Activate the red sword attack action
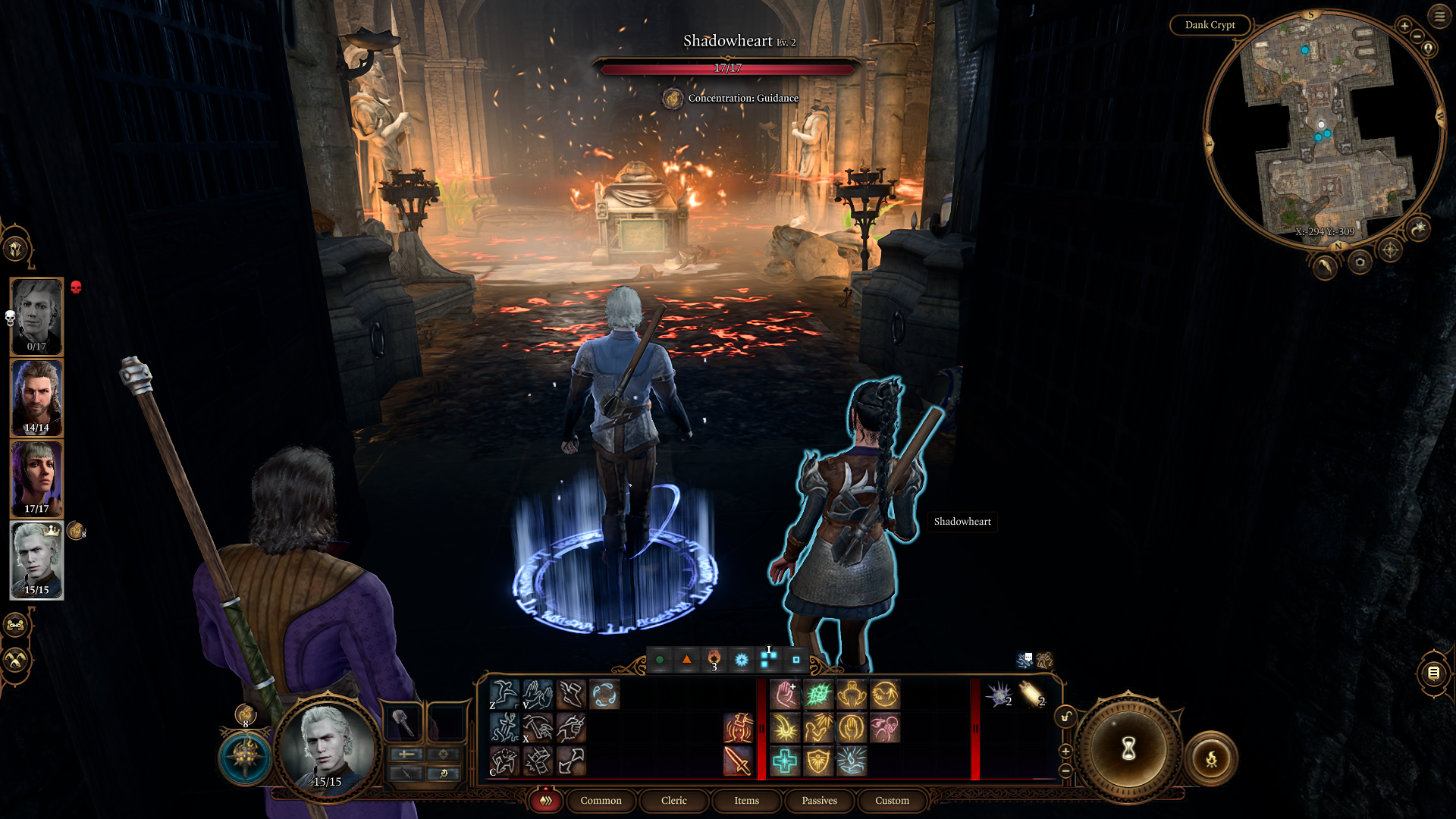 coord(737,761)
